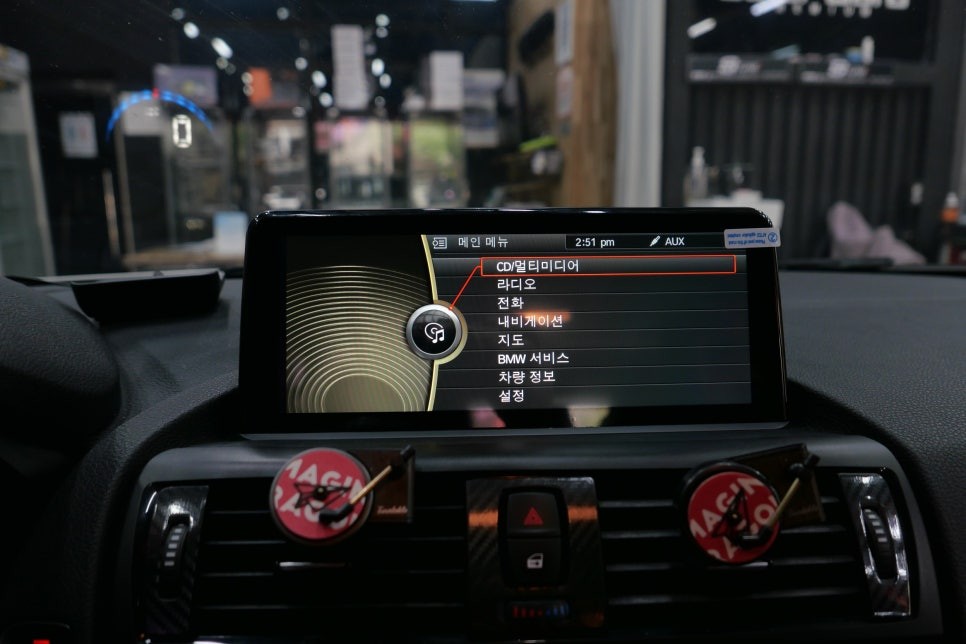Show the 차량 정보 menu

pos(526,377)
